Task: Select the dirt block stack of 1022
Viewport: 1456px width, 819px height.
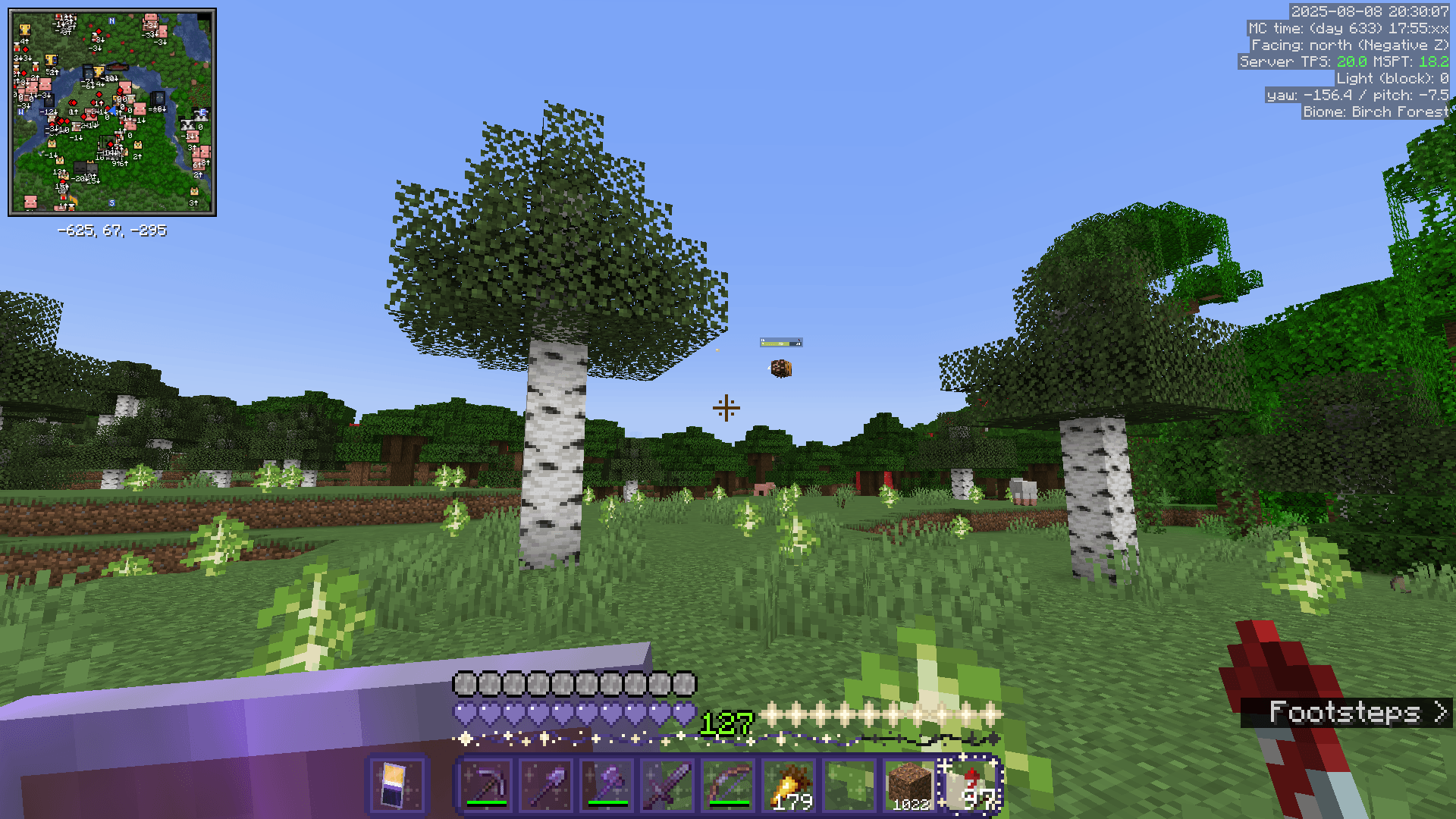Action: (x=910, y=786)
